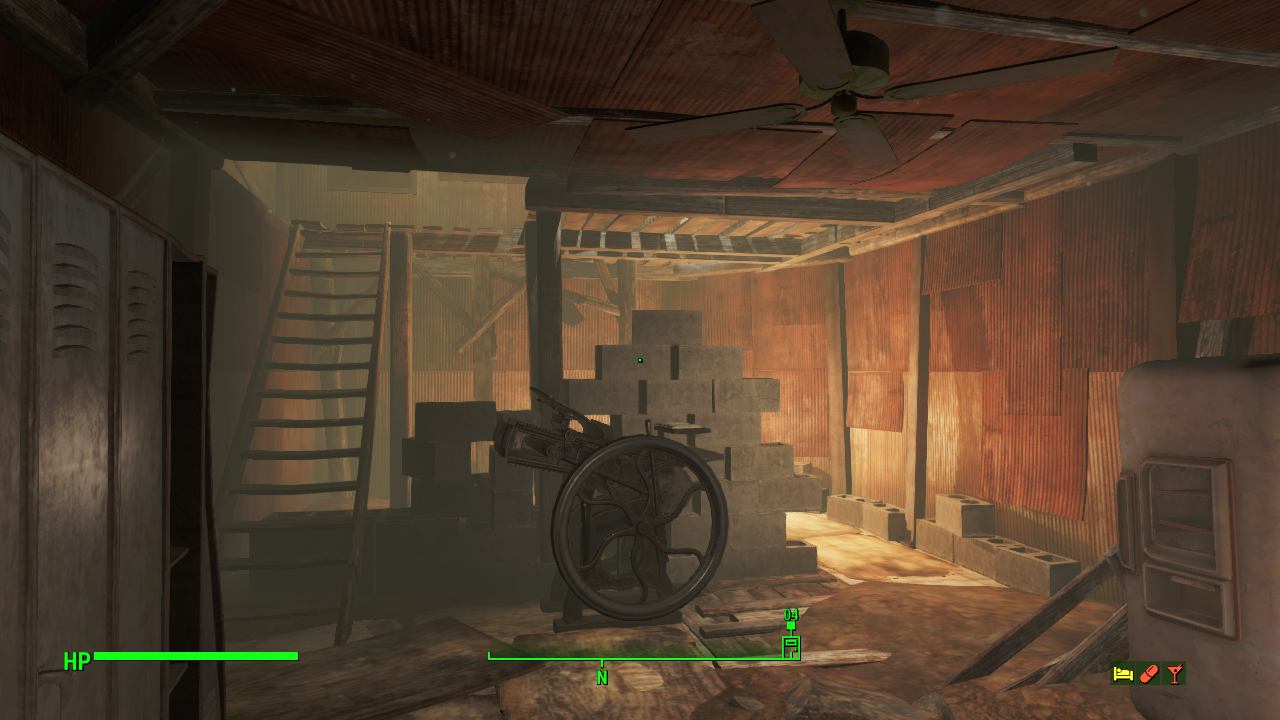The height and width of the screenshot is (720, 1280).
Task: Click the weapon condition icon near ammo count
Action: coord(790,648)
